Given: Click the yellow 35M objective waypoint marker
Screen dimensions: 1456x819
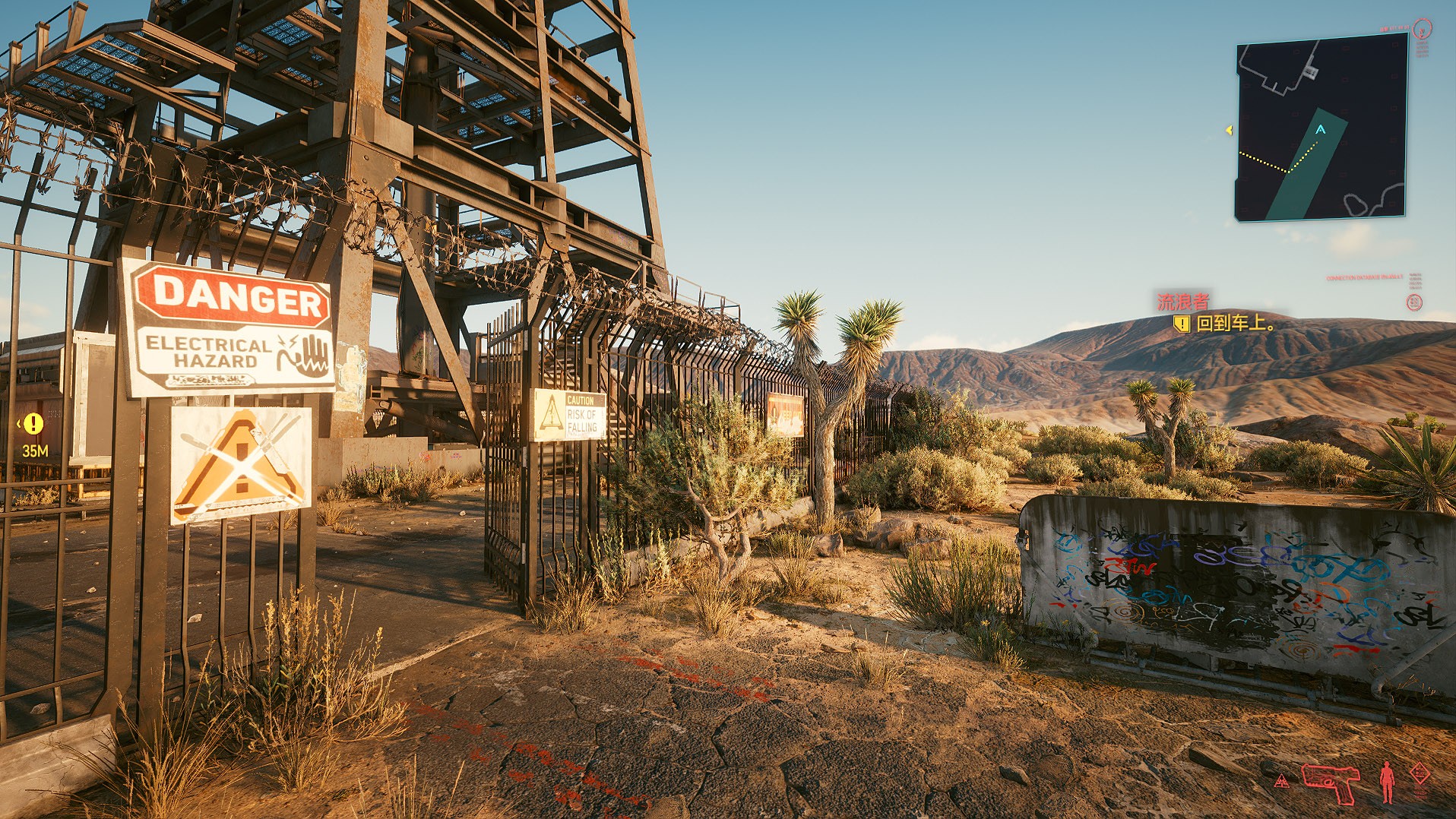Looking at the screenshot, I should 33,424.
